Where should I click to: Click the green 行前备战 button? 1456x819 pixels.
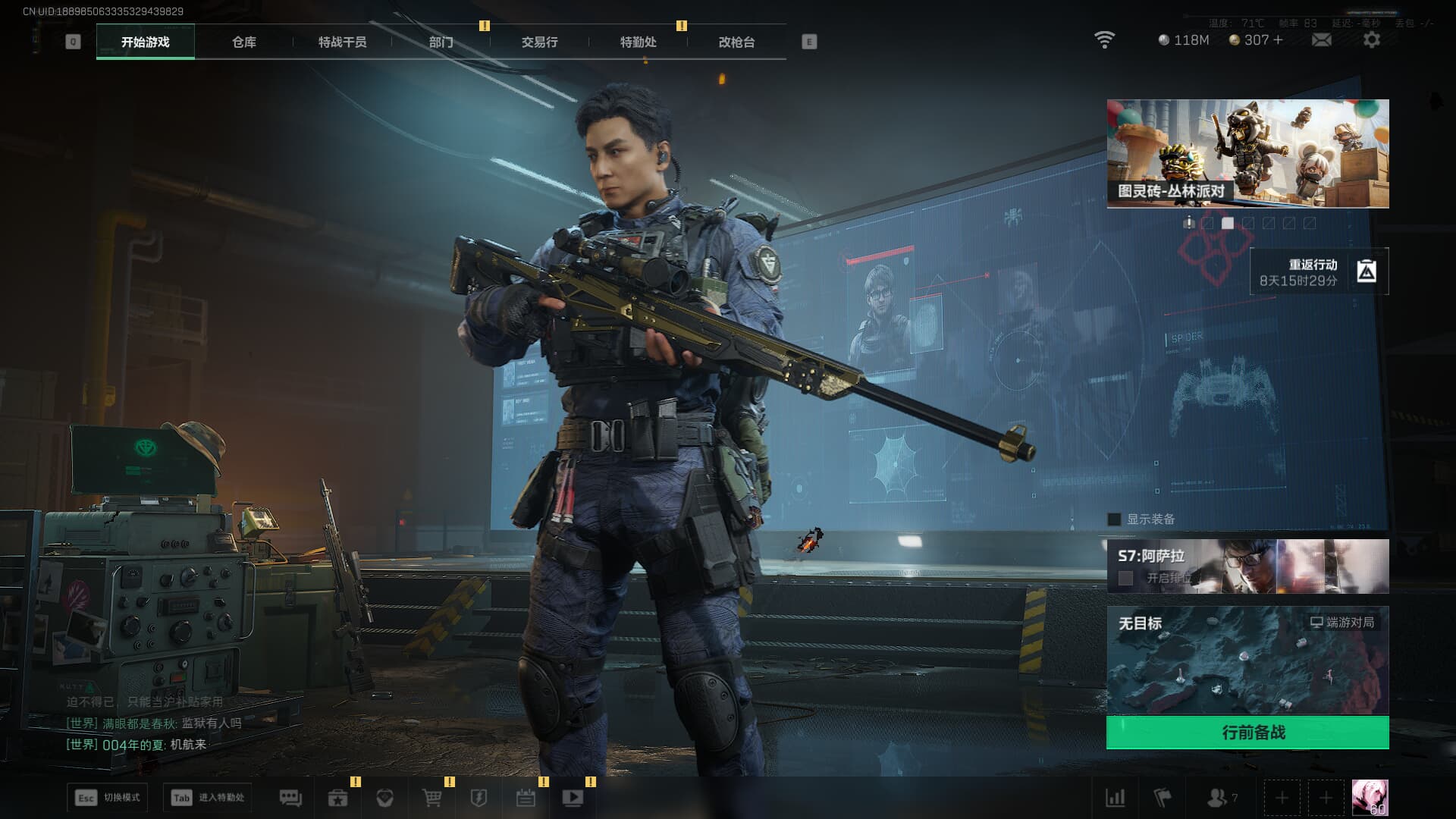coord(1247,733)
